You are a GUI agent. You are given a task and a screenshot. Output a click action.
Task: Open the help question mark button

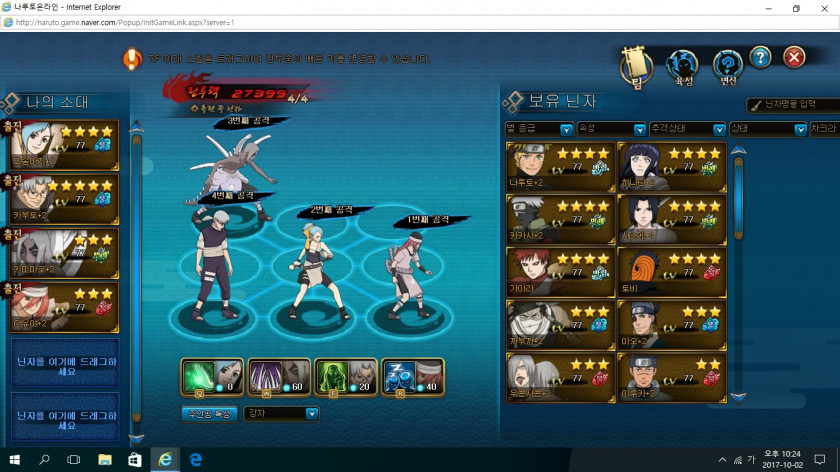(760, 57)
